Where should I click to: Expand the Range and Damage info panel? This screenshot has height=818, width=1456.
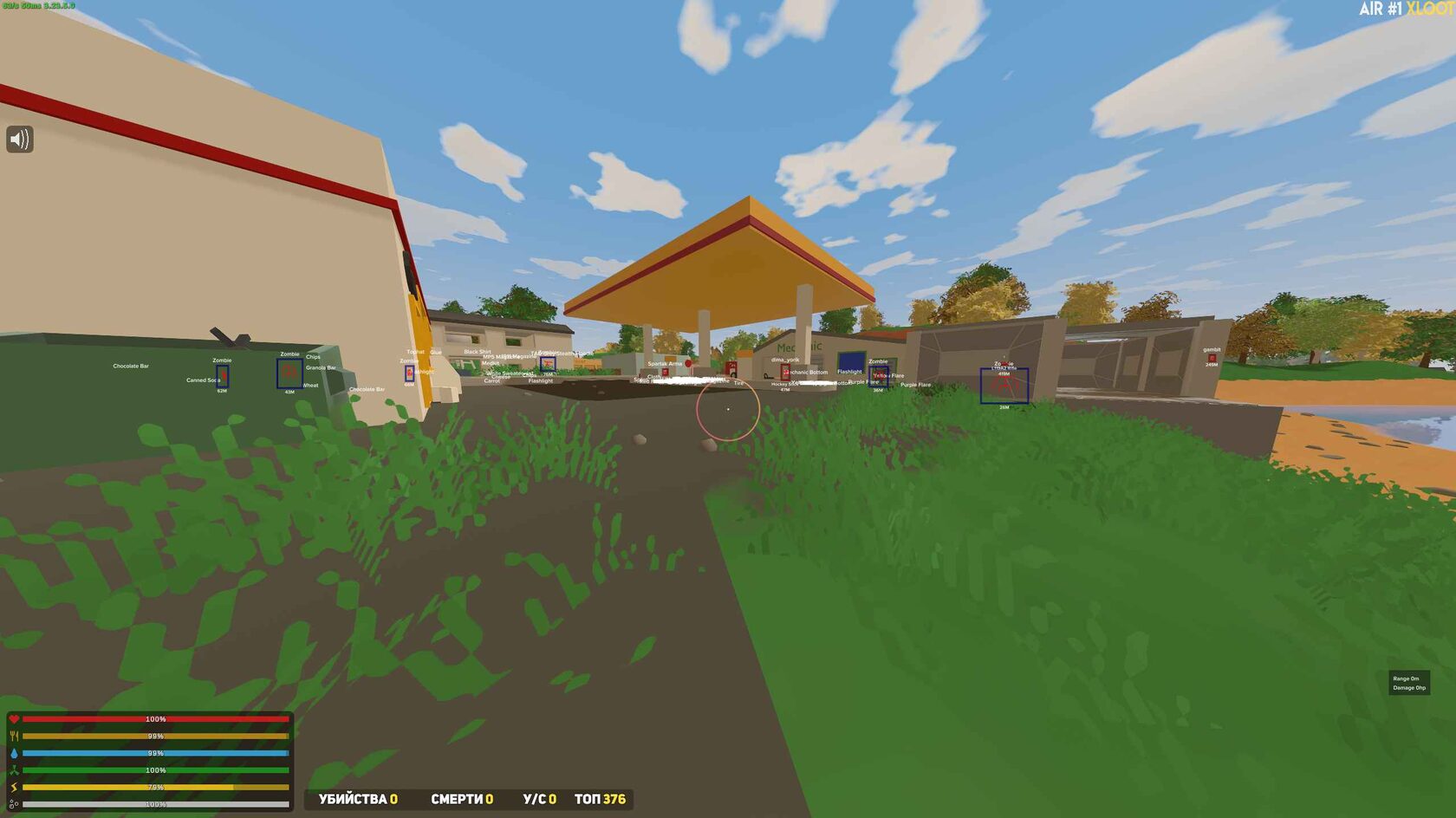1410,682
